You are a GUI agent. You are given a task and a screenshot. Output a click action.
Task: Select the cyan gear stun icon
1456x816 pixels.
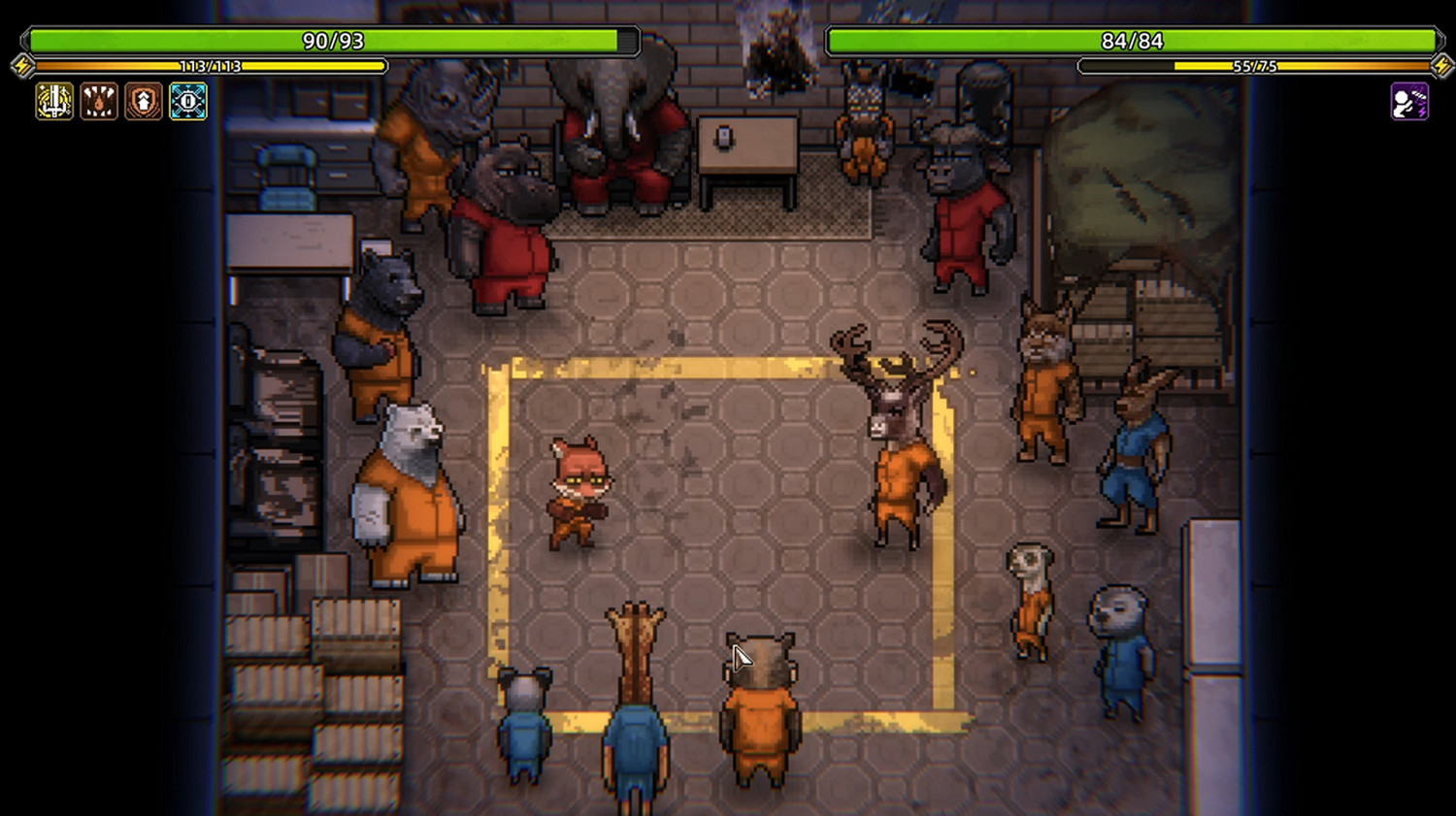(x=188, y=101)
